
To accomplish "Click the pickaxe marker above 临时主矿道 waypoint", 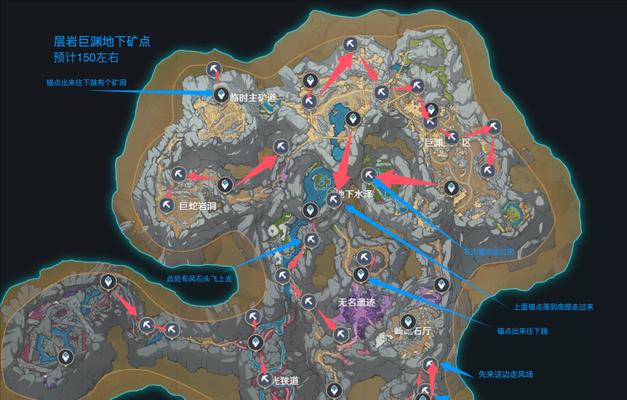I will 214,68.
